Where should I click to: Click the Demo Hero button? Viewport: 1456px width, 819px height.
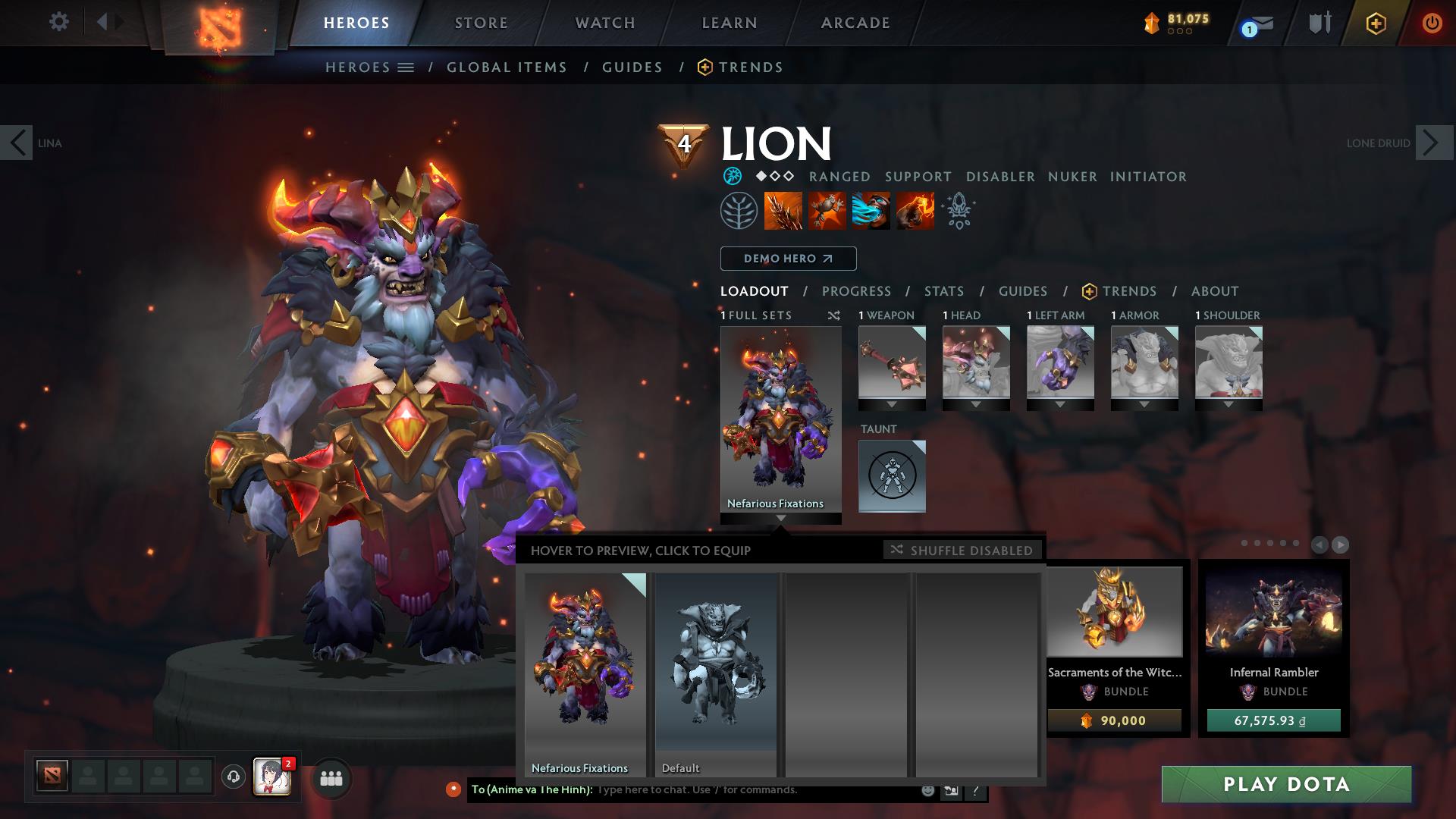tap(787, 259)
